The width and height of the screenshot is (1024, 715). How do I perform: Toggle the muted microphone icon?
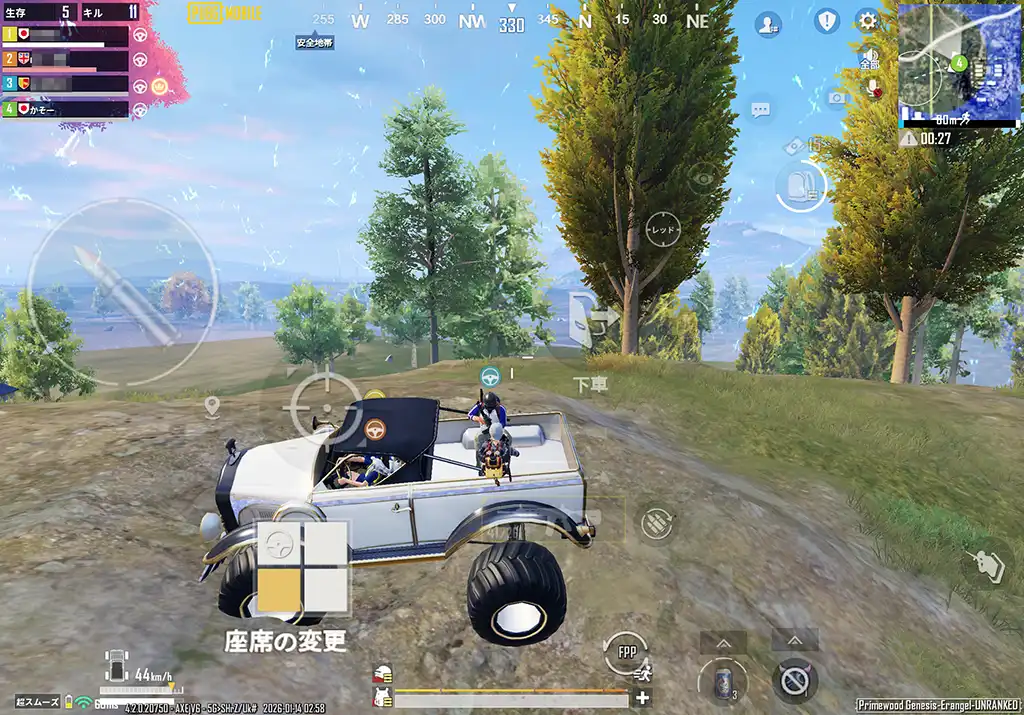pyautogui.click(x=870, y=88)
